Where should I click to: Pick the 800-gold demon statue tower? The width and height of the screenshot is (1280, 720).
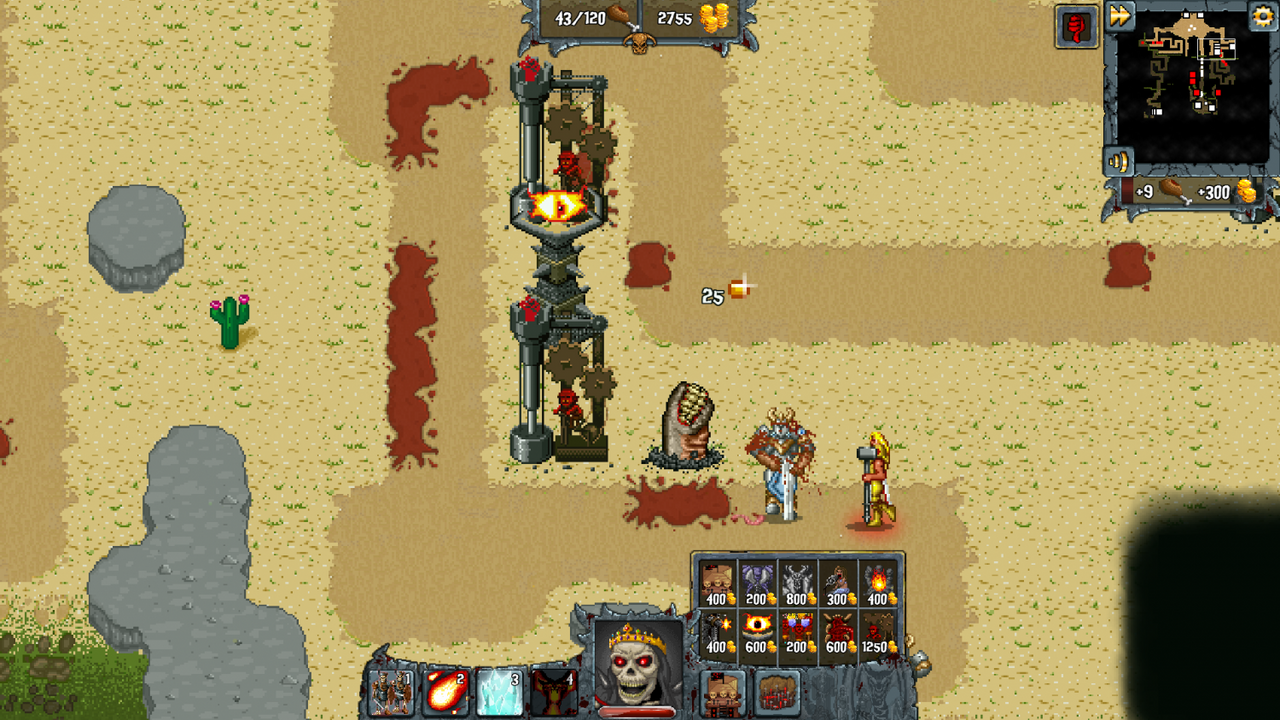pos(798,581)
